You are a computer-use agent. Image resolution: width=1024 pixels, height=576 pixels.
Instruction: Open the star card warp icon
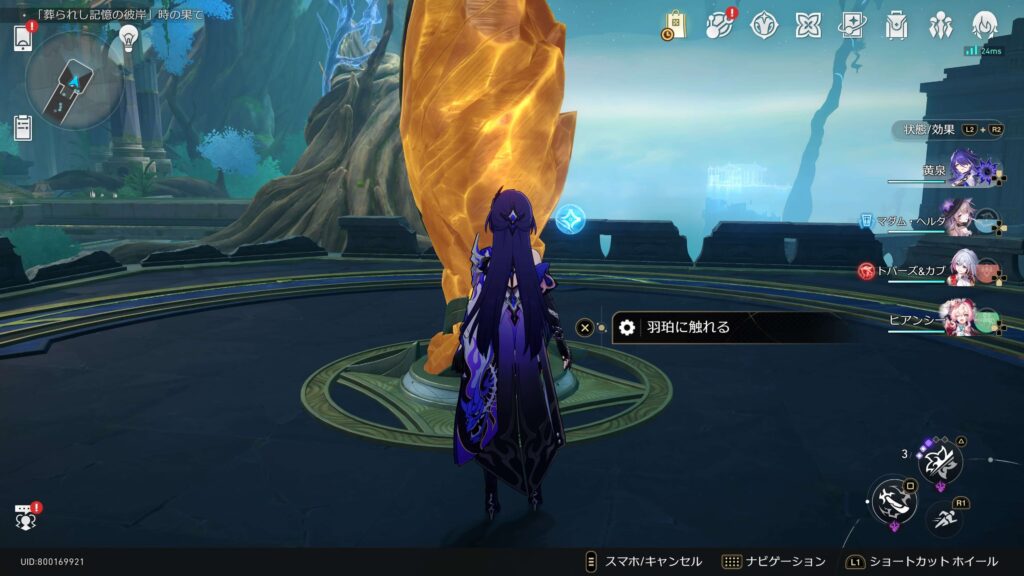pyautogui.click(x=852, y=25)
